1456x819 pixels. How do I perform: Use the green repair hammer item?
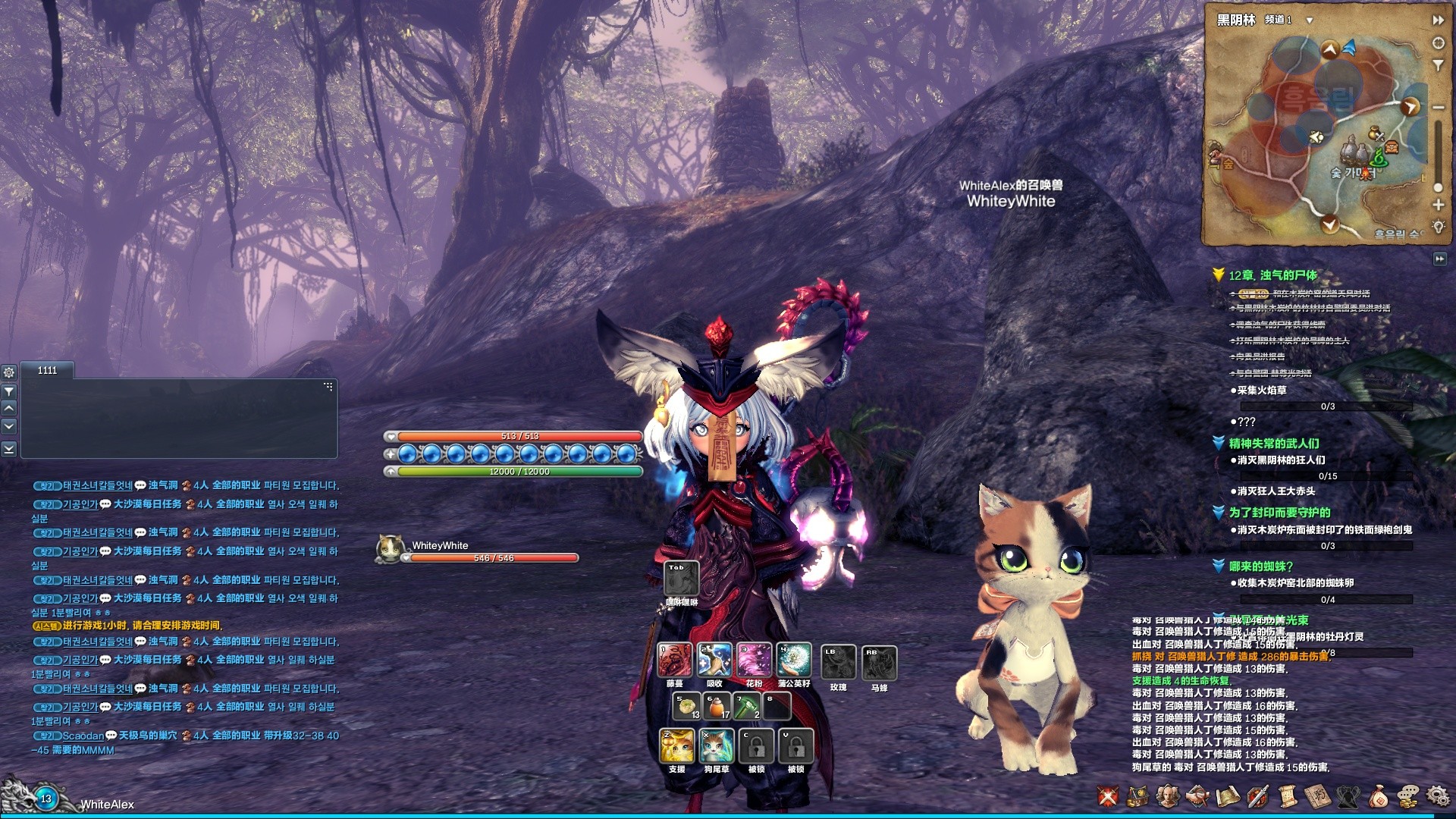click(x=747, y=707)
